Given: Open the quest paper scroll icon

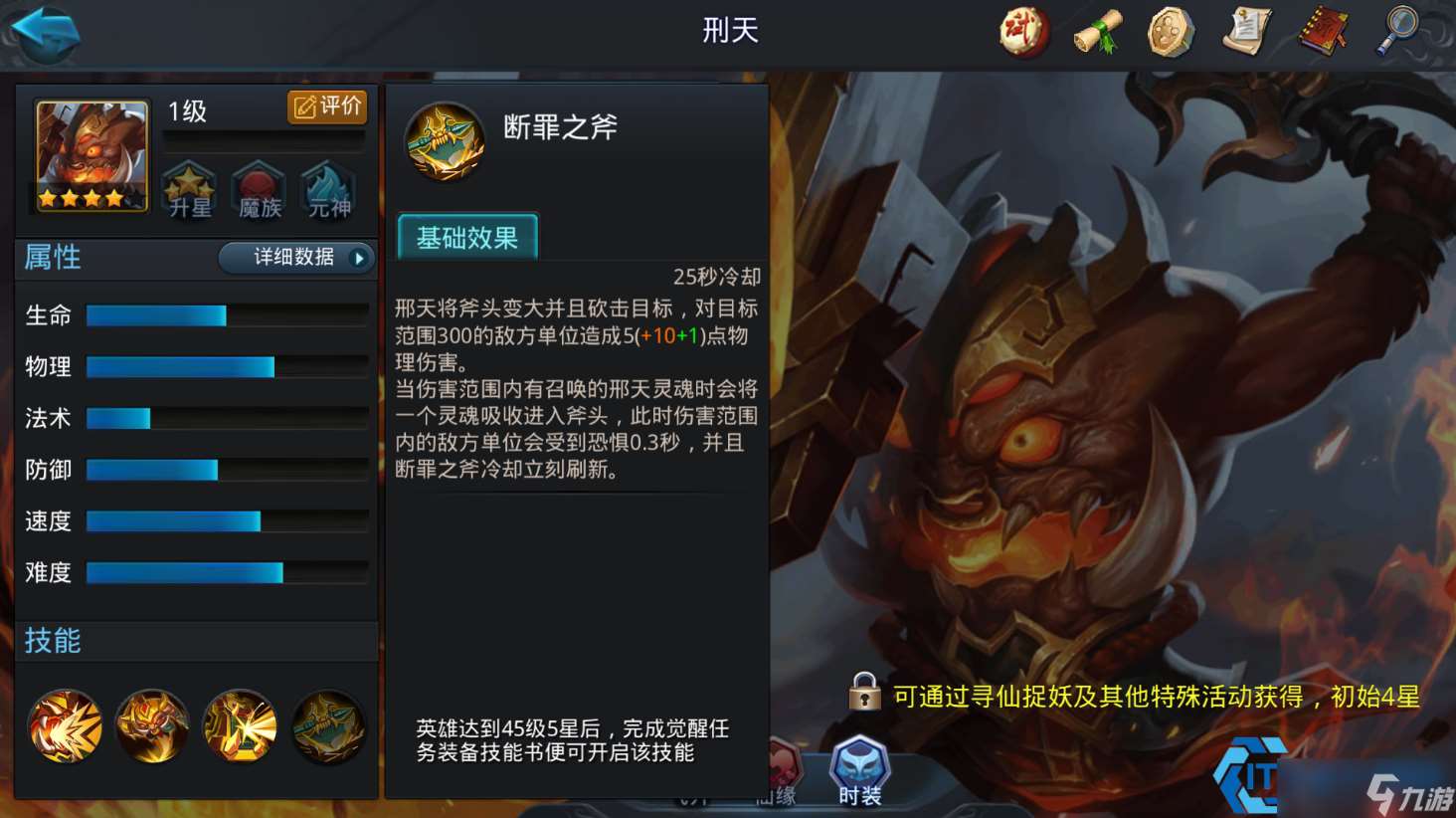Looking at the screenshot, I should pyautogui.click(x=1246, y=31).
